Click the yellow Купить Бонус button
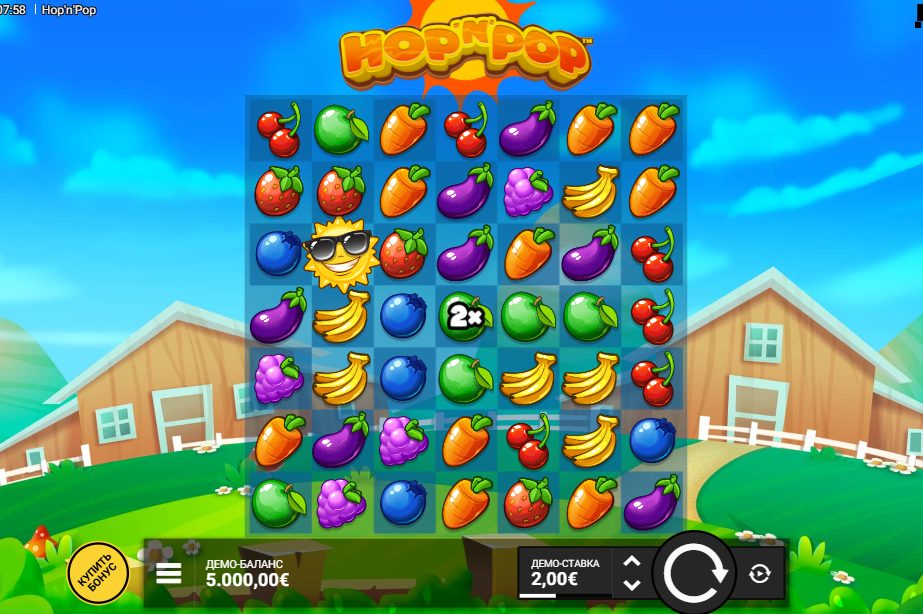Screen dimensions: 923x614 98,572
